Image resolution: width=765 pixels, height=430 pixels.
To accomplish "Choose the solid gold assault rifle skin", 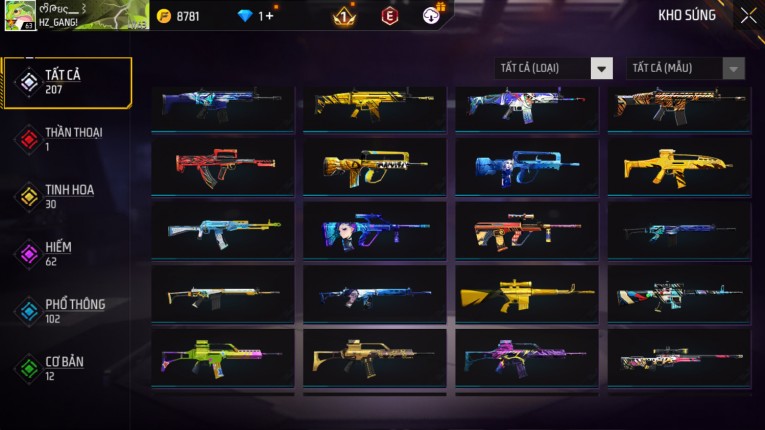I will click(679, 166).
